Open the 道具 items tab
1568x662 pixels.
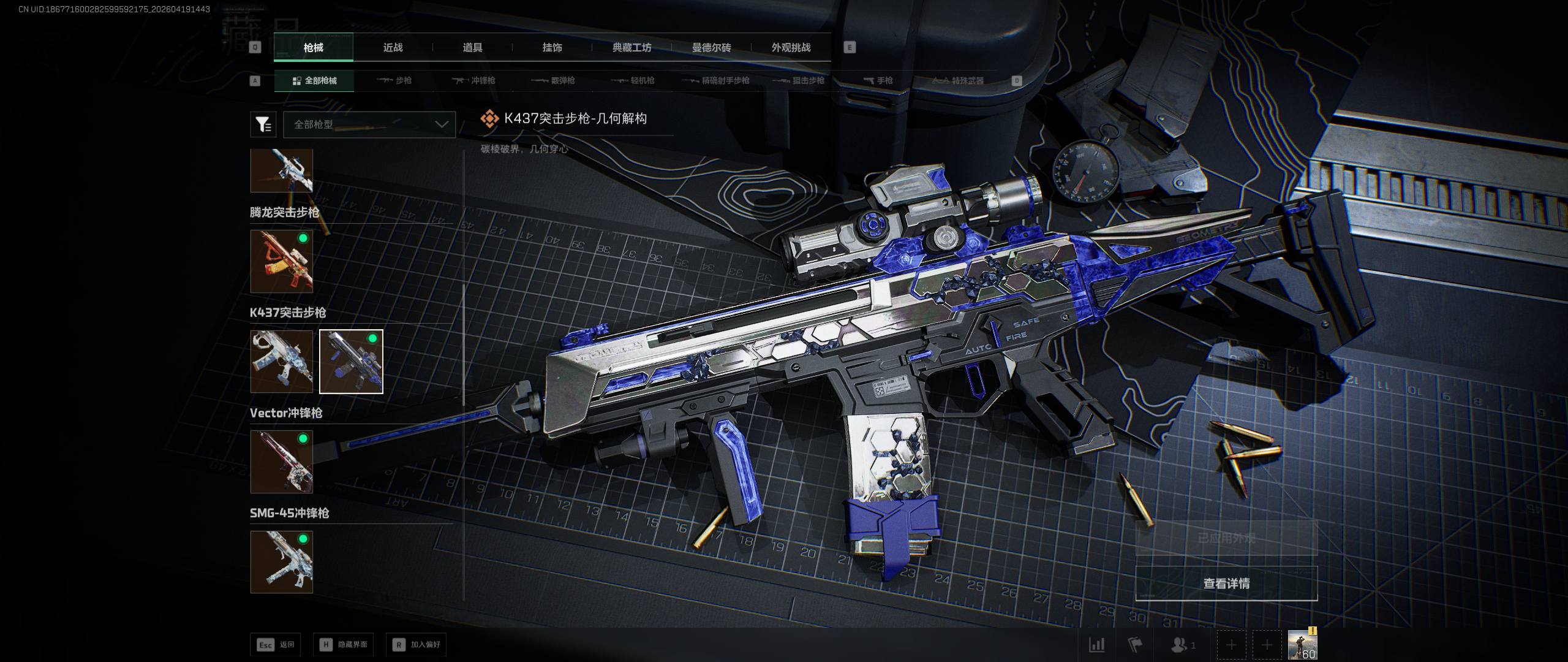(472, 48)
